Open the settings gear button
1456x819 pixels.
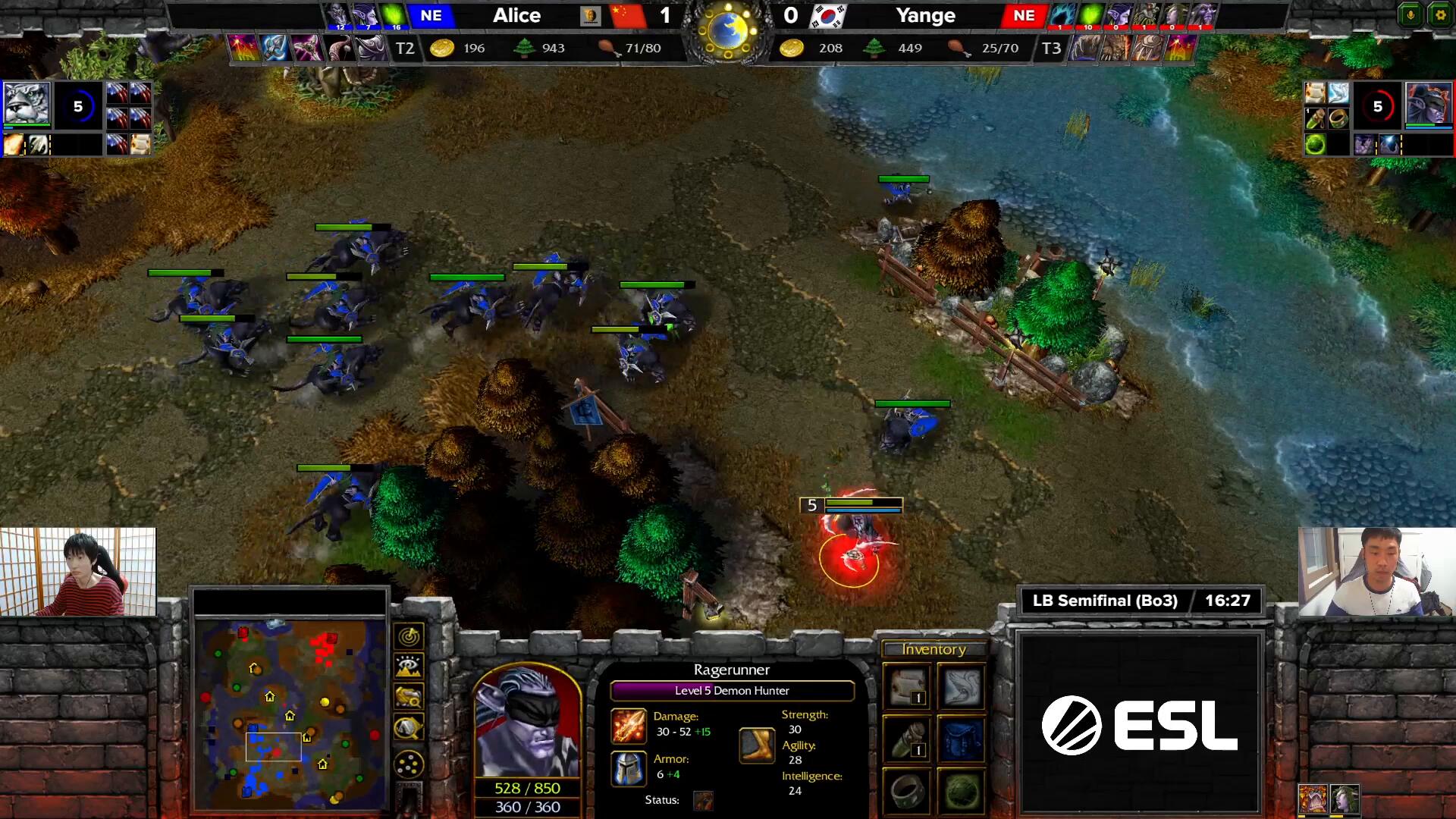[1440, 15]
